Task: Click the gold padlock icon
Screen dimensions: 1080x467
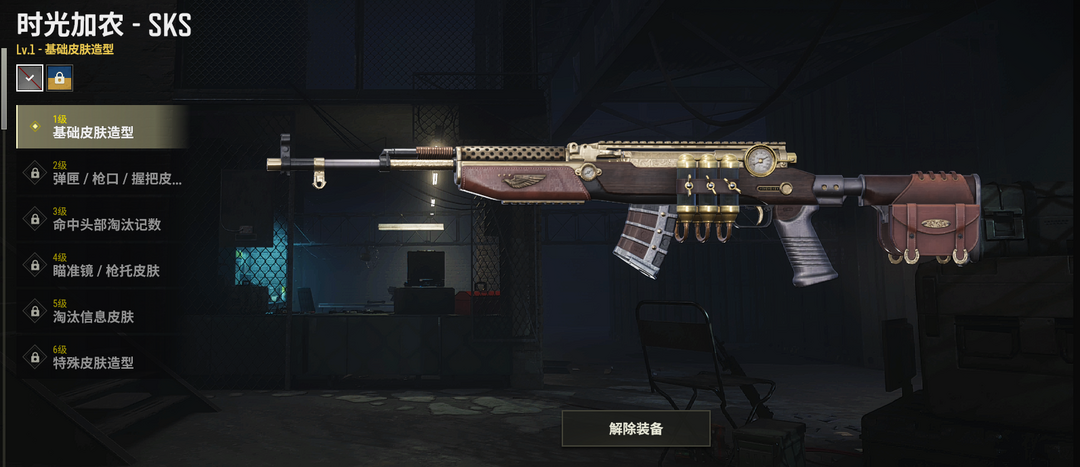Action: [x=60, y=78]
